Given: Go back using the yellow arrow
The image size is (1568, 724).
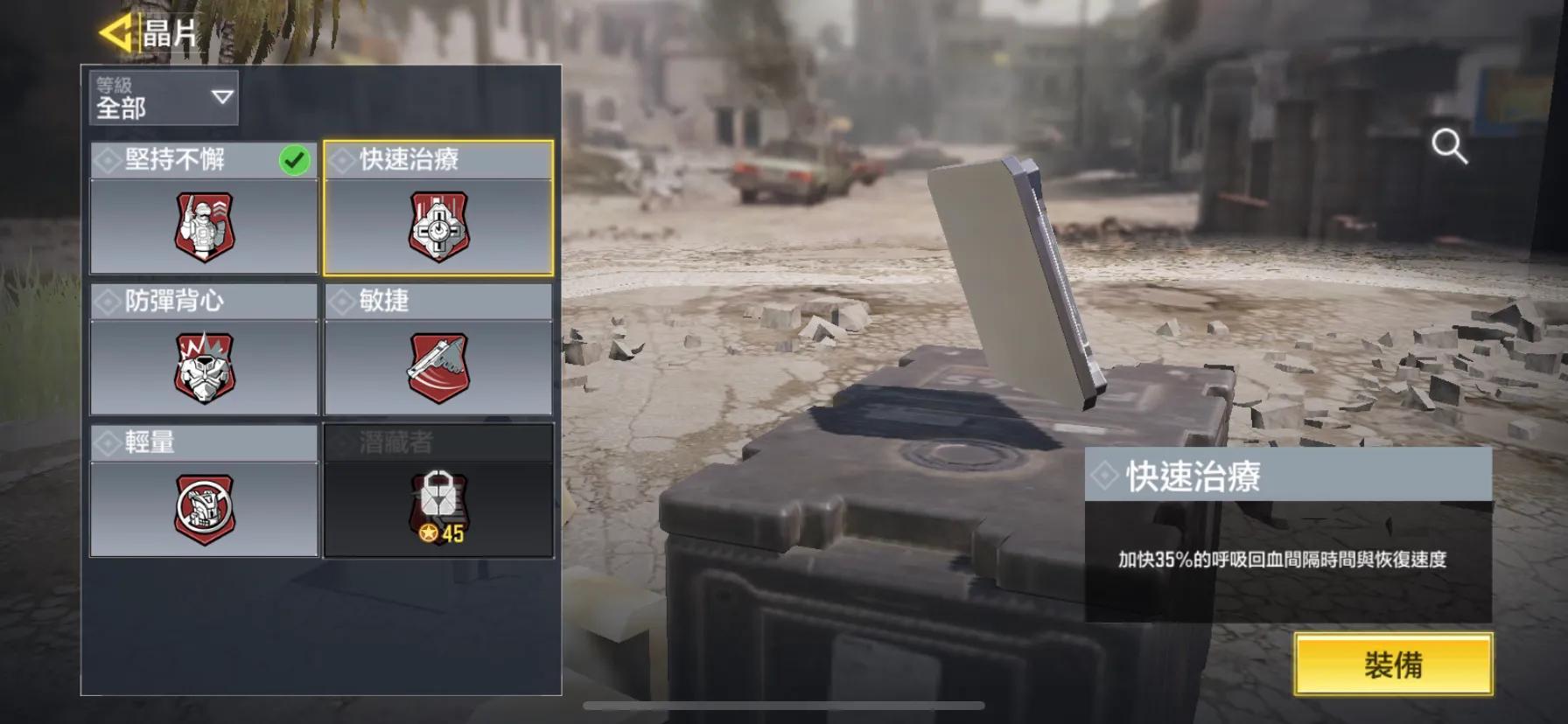Looking at the screenshot, I should coord(115,33).
